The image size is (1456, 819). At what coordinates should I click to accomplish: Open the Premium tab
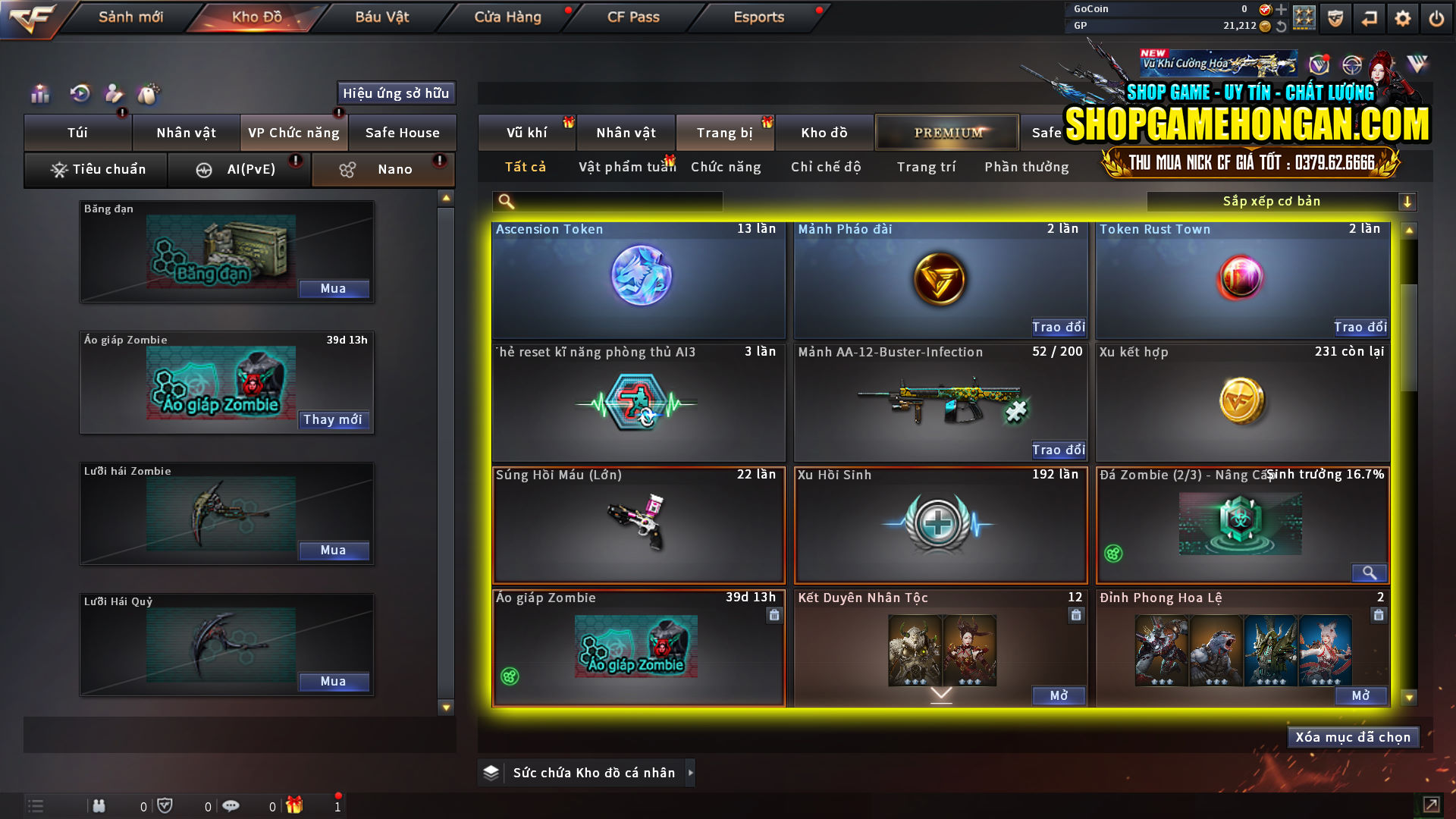click(946, 132)
